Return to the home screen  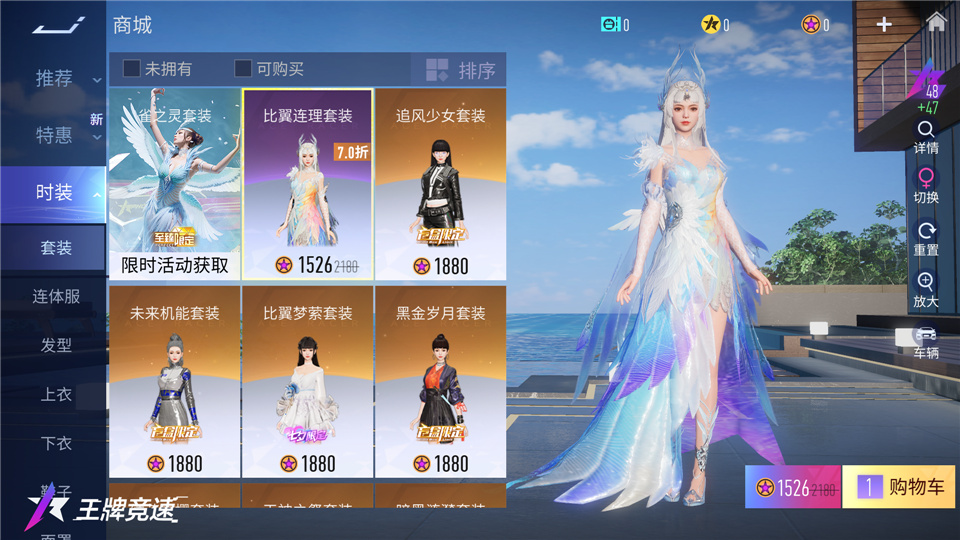pyautogui.click(x=936, y=23)
